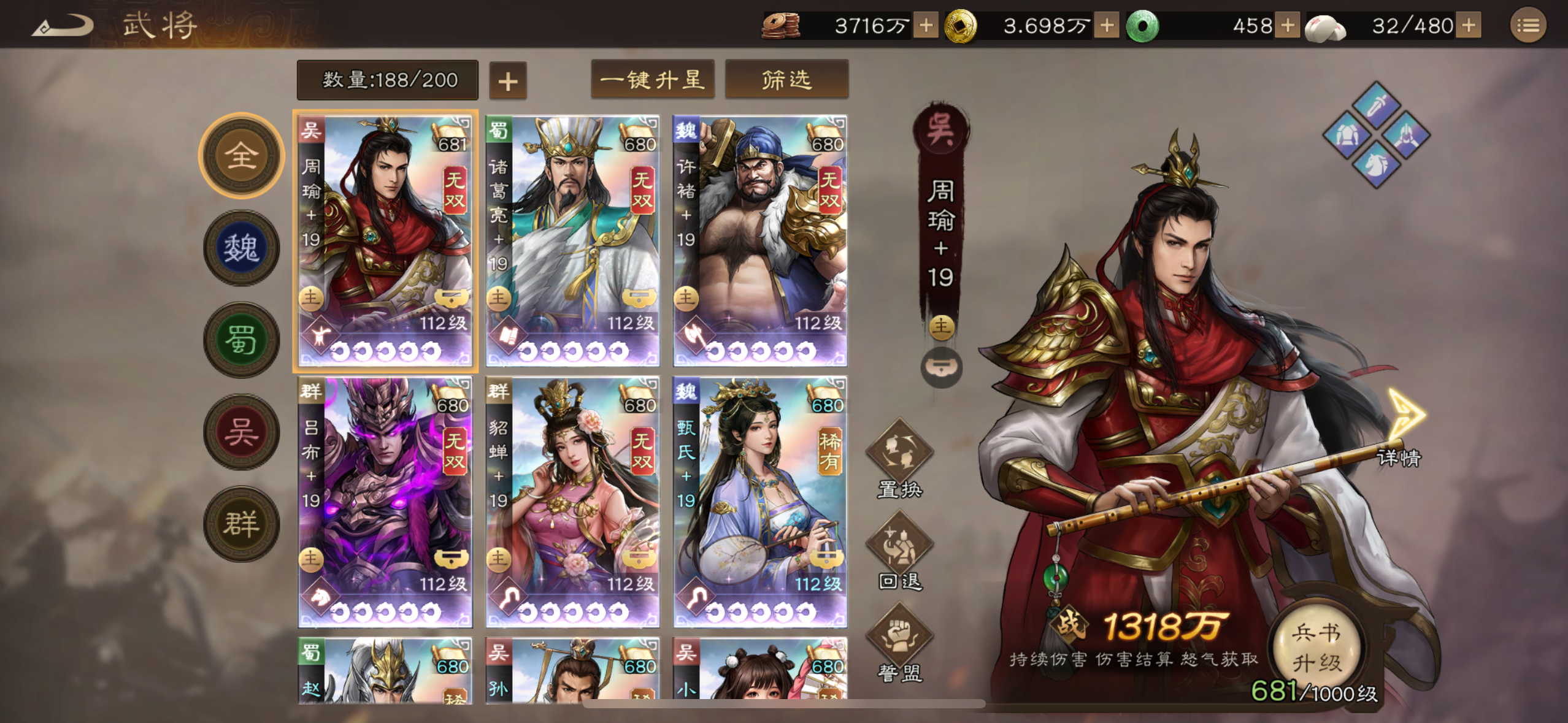This screenshot has width=1568, height=723.
Task: Open the 筛选 filter panel
Action: coord(786,79)
